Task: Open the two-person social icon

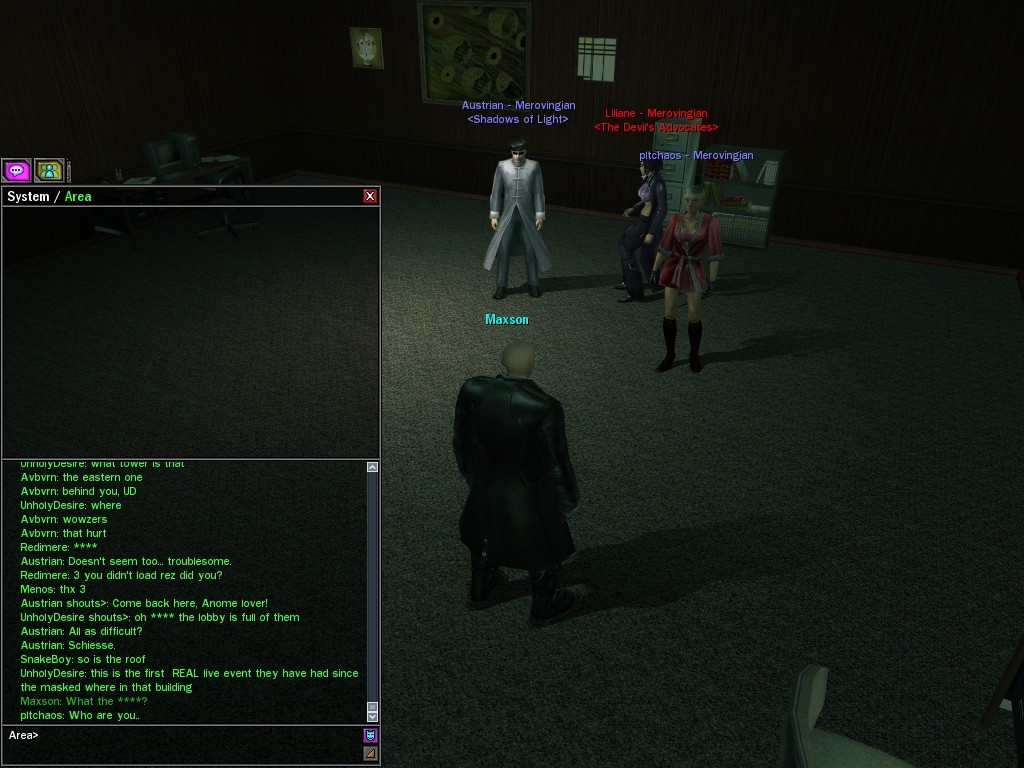Action: pyautogui.click(x=49, y=171)
